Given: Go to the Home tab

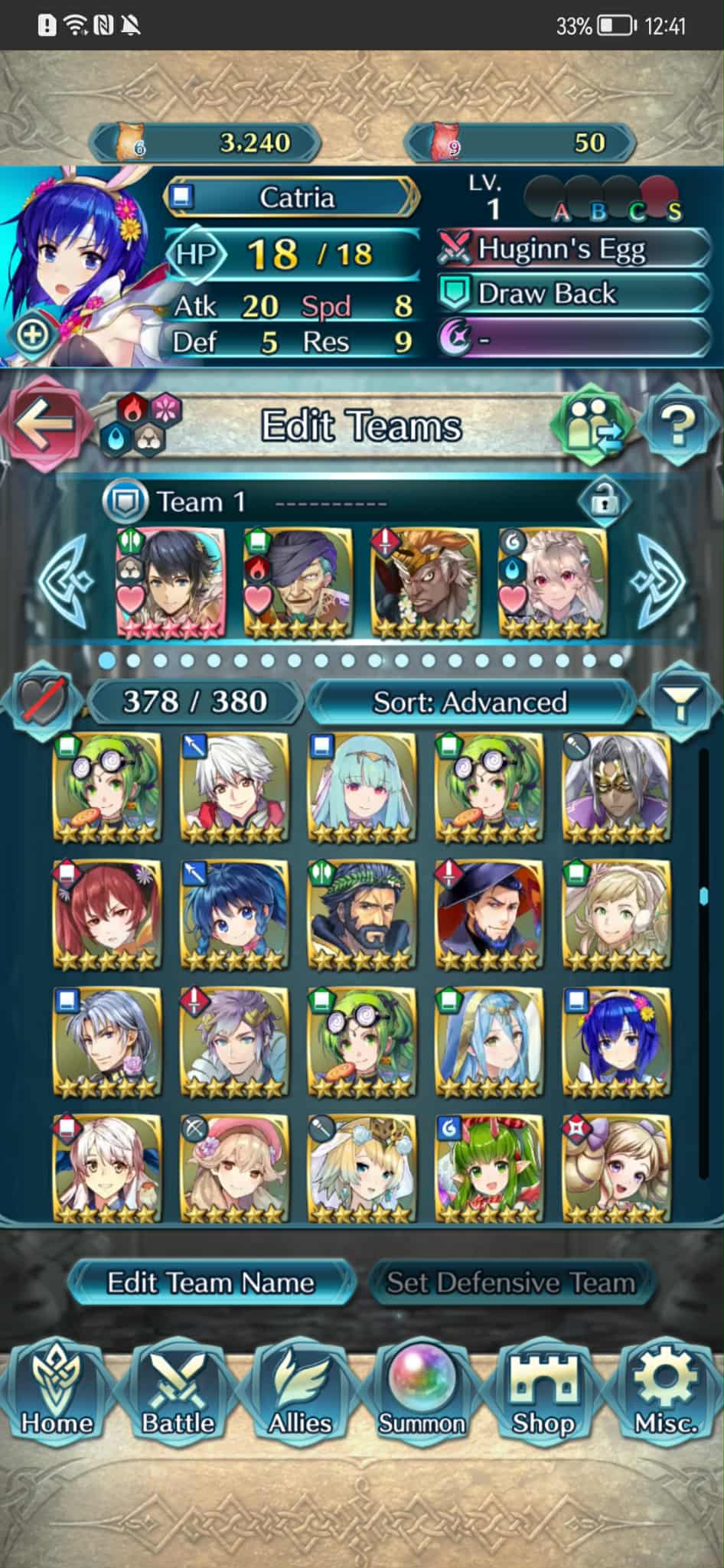Looking at the screenshot, I should (x=57, y=1394).
